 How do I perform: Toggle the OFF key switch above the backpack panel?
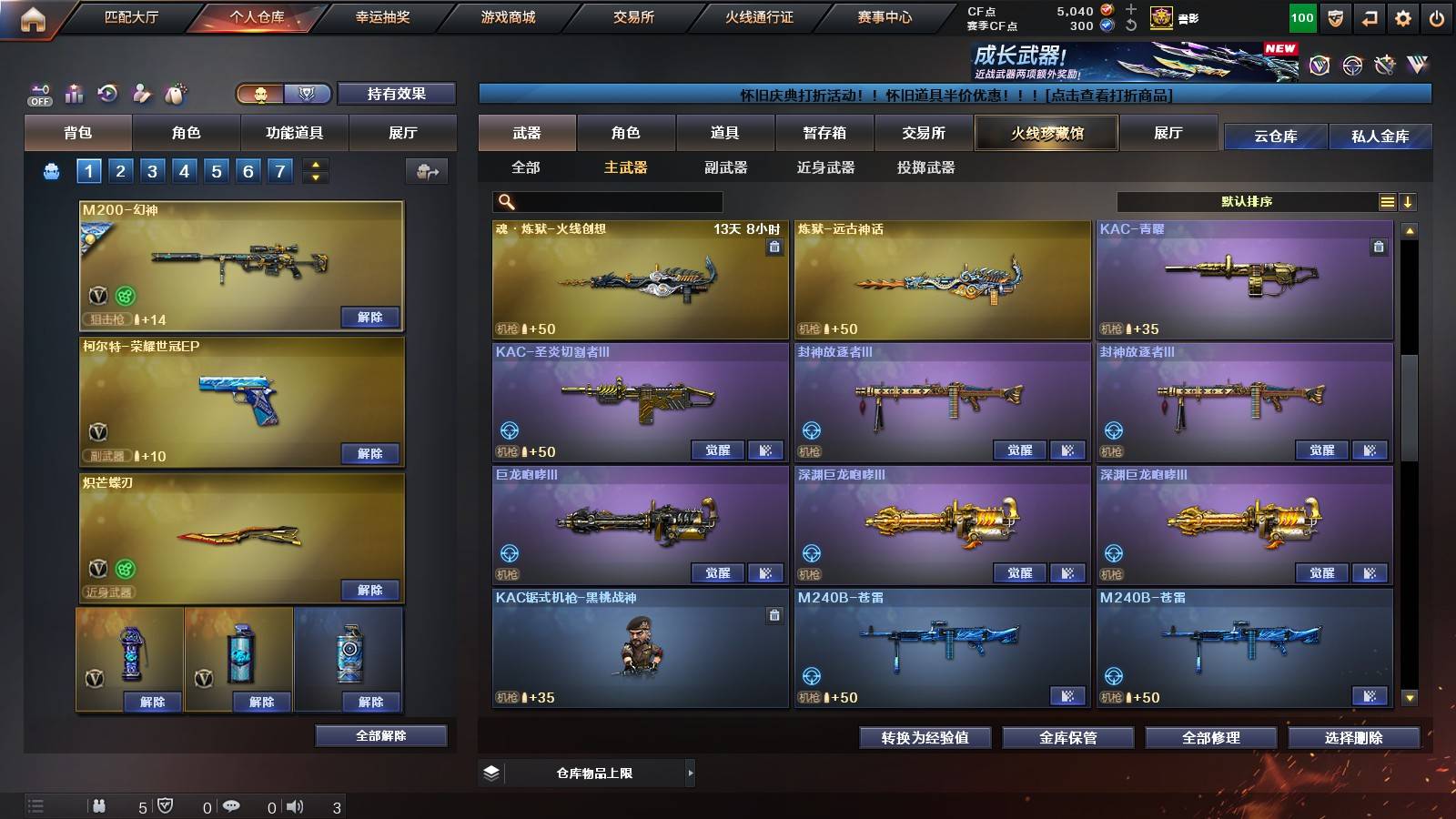(38, 92)
